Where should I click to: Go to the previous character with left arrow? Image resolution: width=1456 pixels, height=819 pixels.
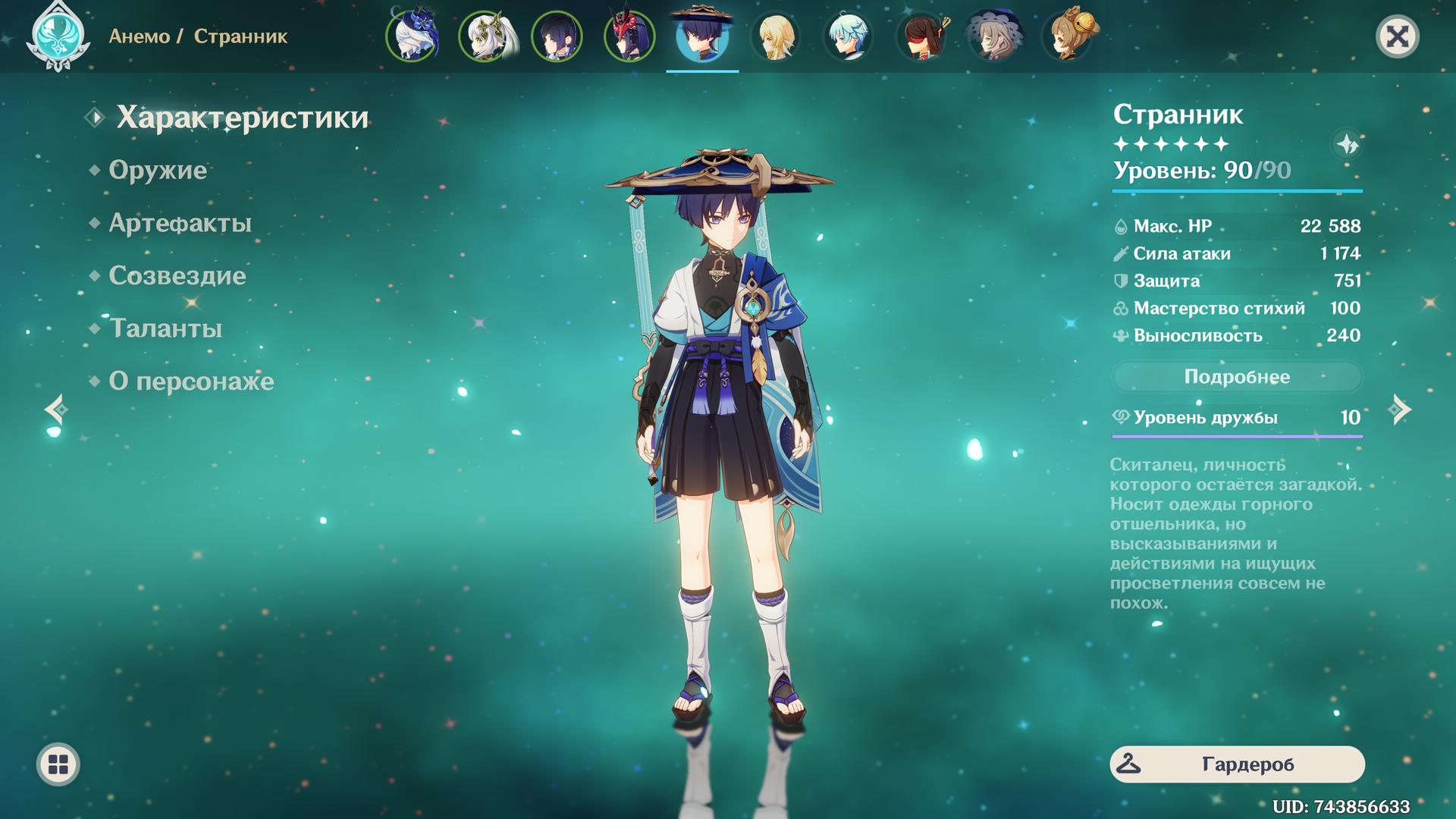[56, 409]
